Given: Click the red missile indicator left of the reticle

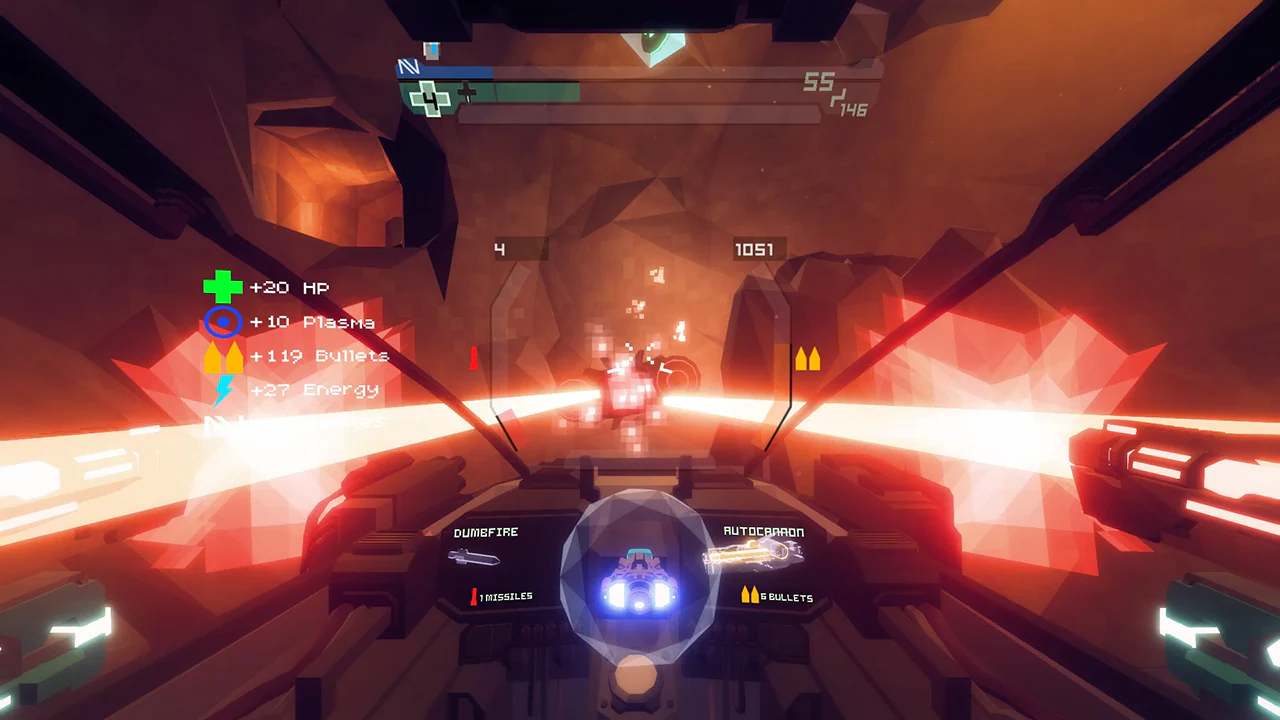Looking at the screenshot, I should (473, 360).
